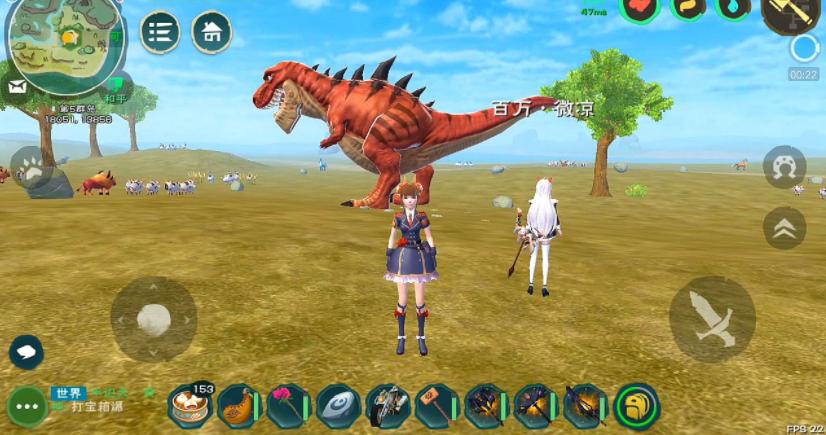Open the yellow helmet icon slot
This screenshot has width=826, height=435.
pos(636,406)
